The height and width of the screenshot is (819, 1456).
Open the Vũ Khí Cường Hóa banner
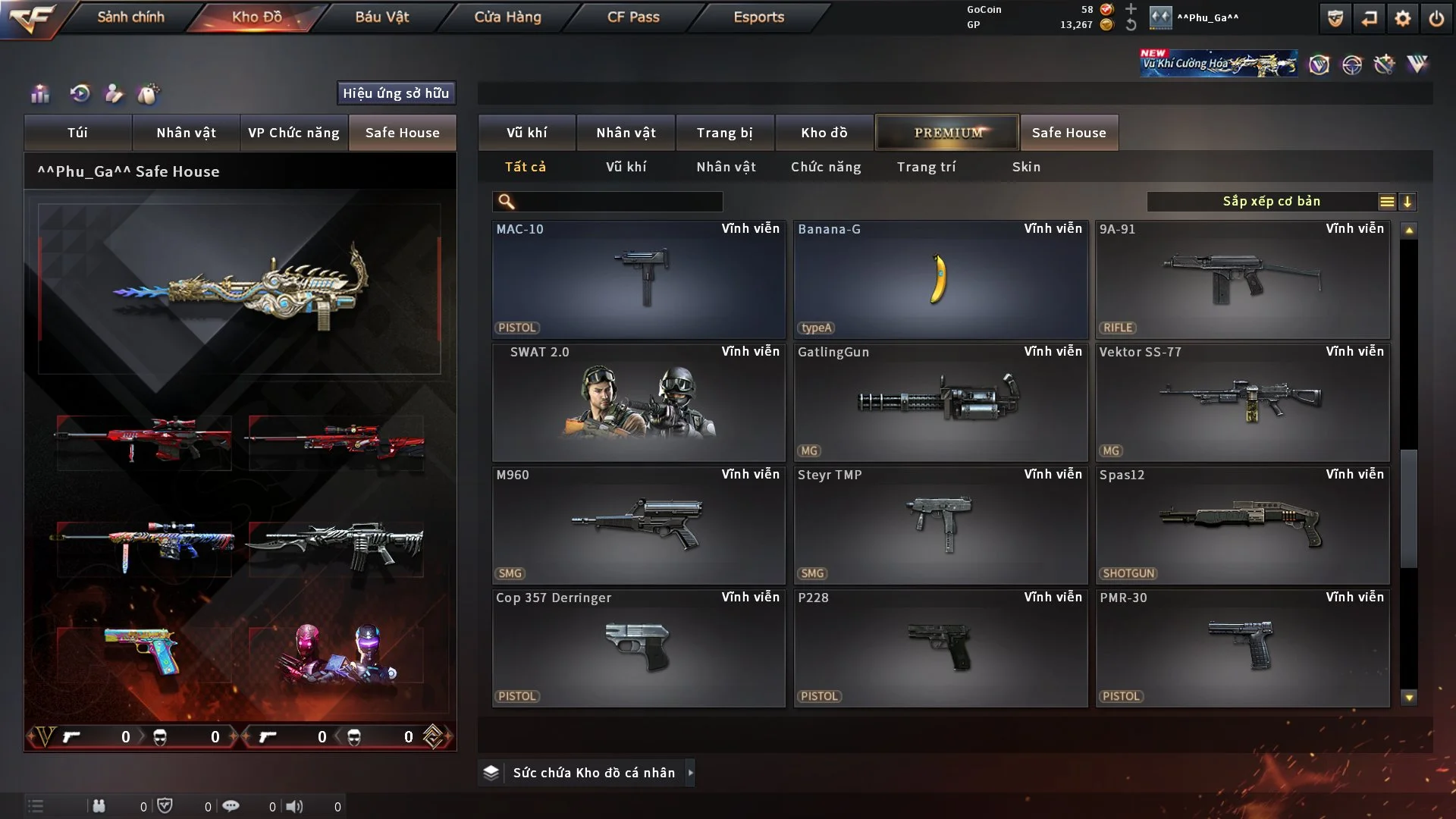1218,64
